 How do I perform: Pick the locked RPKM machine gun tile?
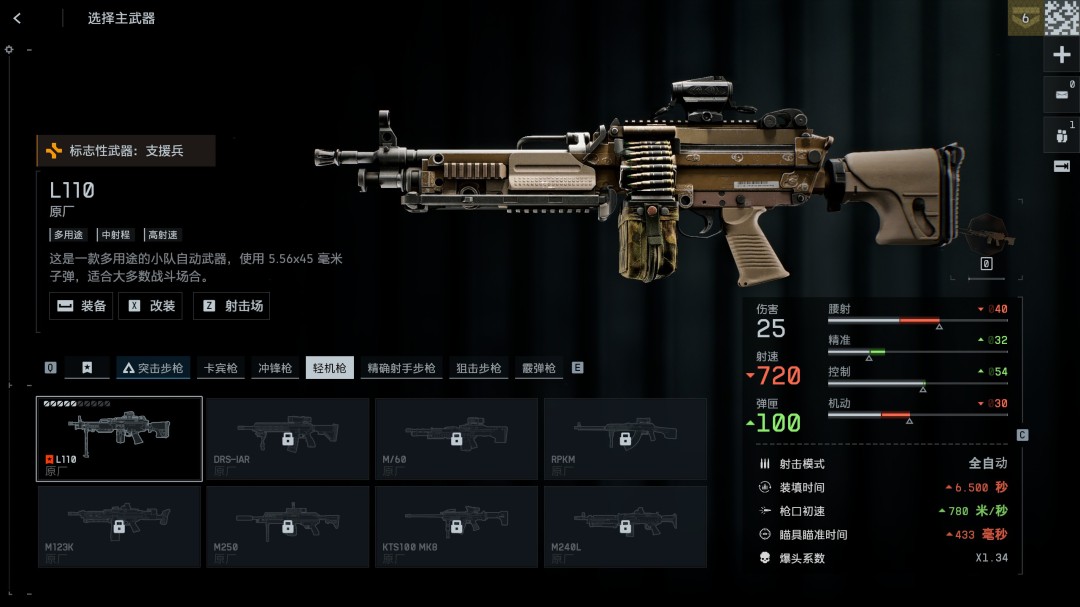click(x=625, y=438)
